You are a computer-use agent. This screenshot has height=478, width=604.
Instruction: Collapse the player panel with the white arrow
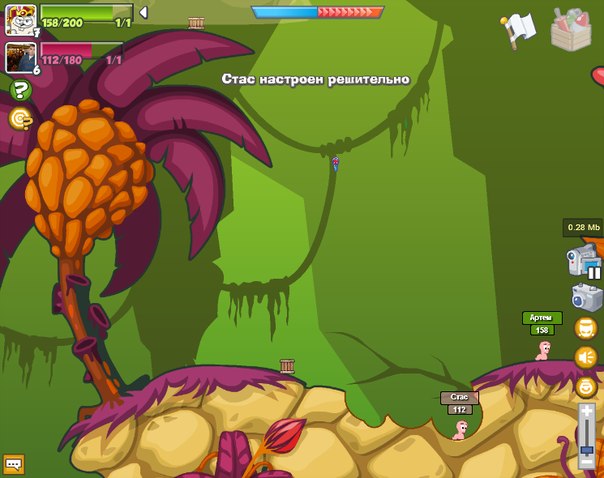[143, 12]
